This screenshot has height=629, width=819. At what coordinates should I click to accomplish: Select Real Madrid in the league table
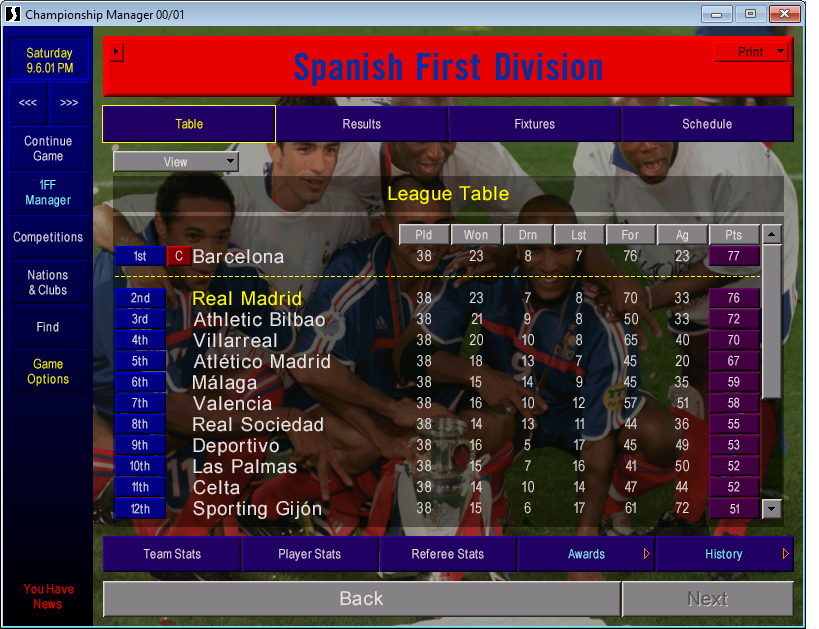coord(247,298)
